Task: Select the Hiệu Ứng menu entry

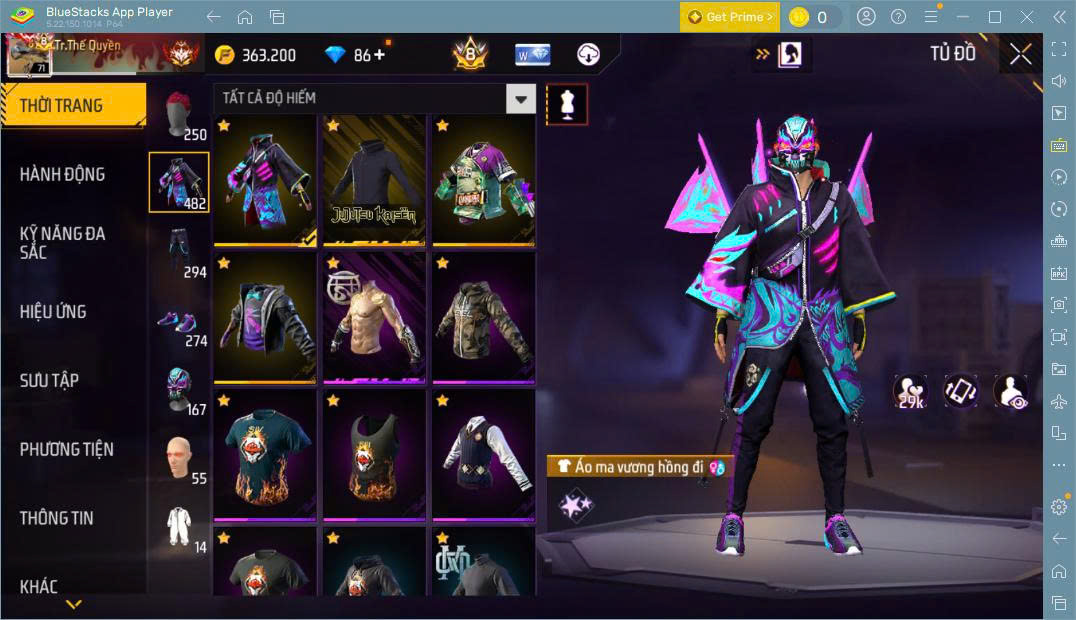Action: 53,312
